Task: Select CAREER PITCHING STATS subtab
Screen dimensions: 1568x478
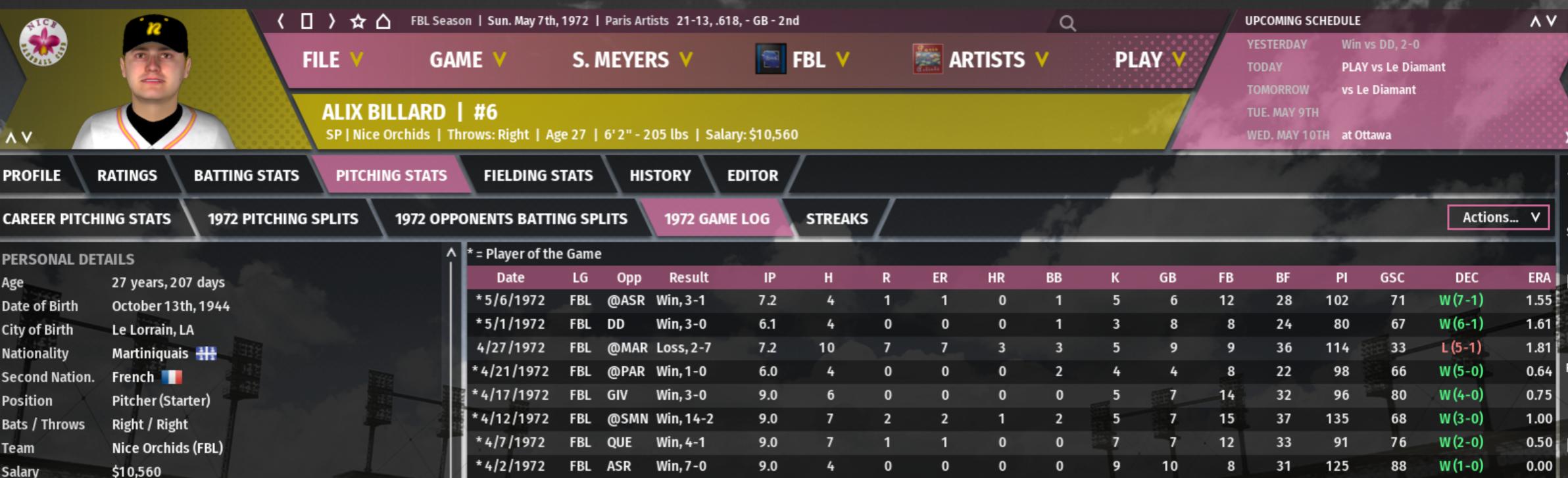Action: tap(87, 219)
